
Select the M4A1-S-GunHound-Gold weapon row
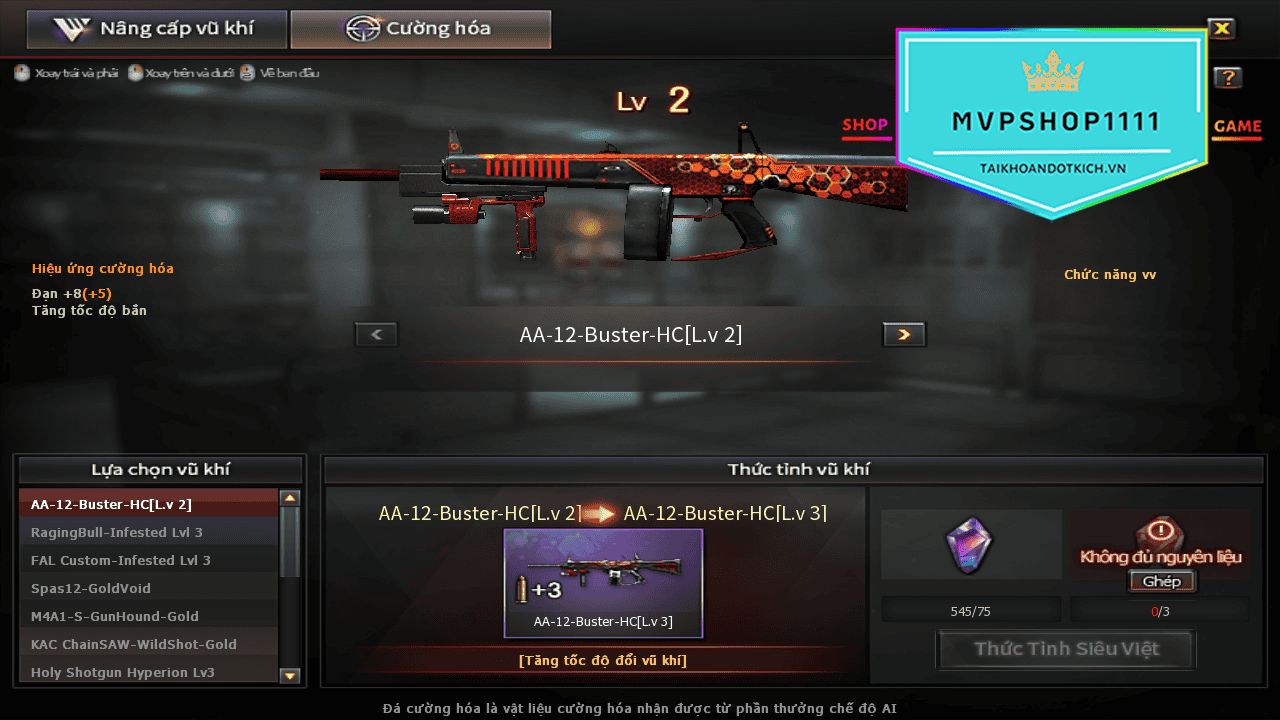click(x=148, y=616)
